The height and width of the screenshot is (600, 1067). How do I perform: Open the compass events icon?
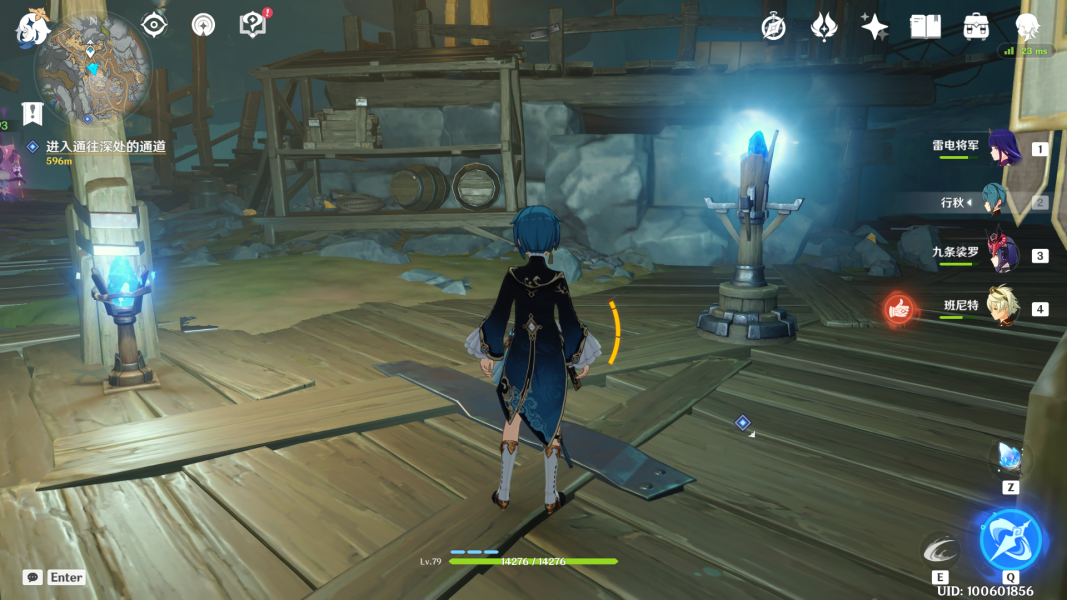click(773, 27)
